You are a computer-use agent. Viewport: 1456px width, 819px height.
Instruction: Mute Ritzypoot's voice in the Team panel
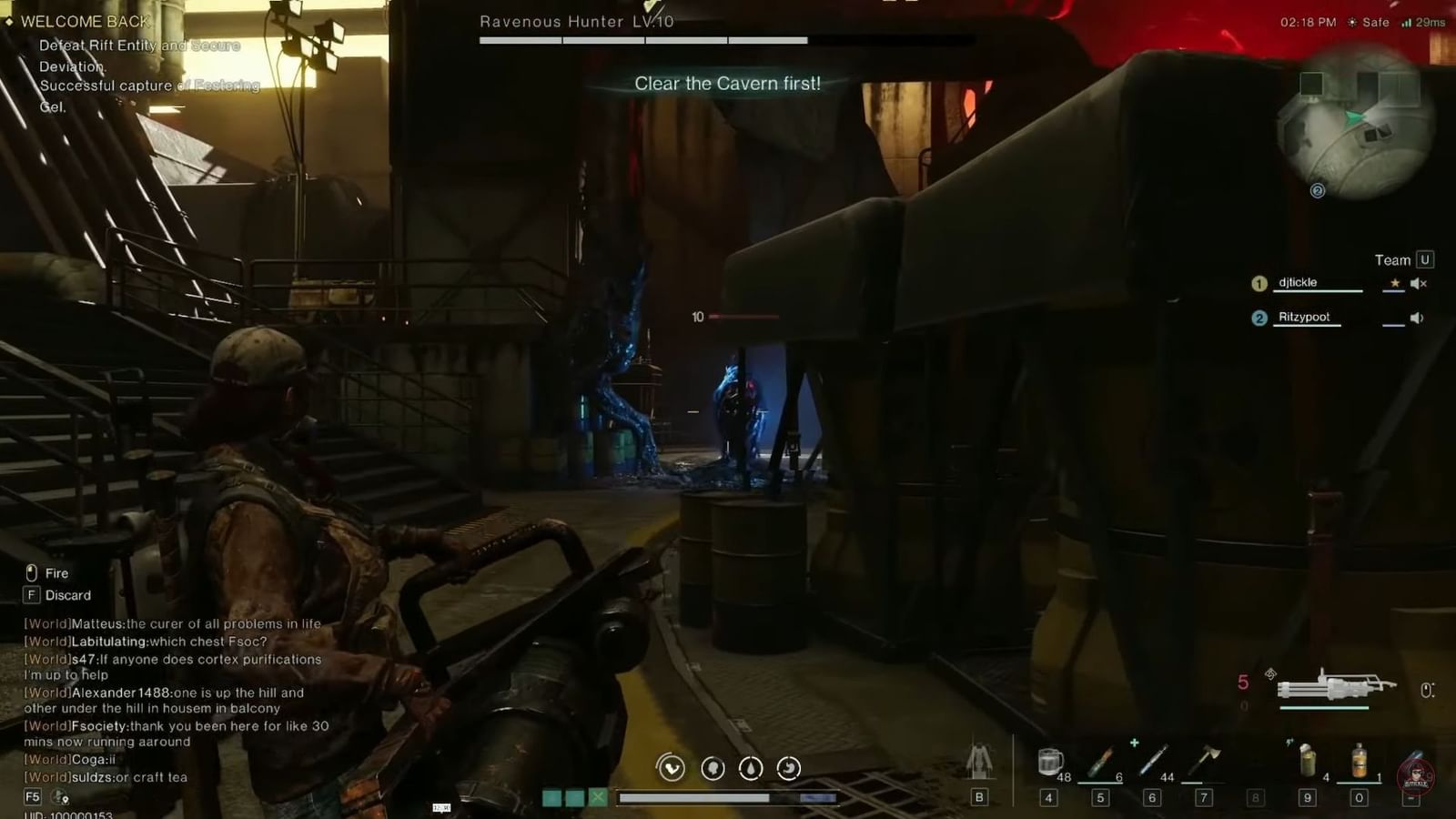(x=1415, y=318)
